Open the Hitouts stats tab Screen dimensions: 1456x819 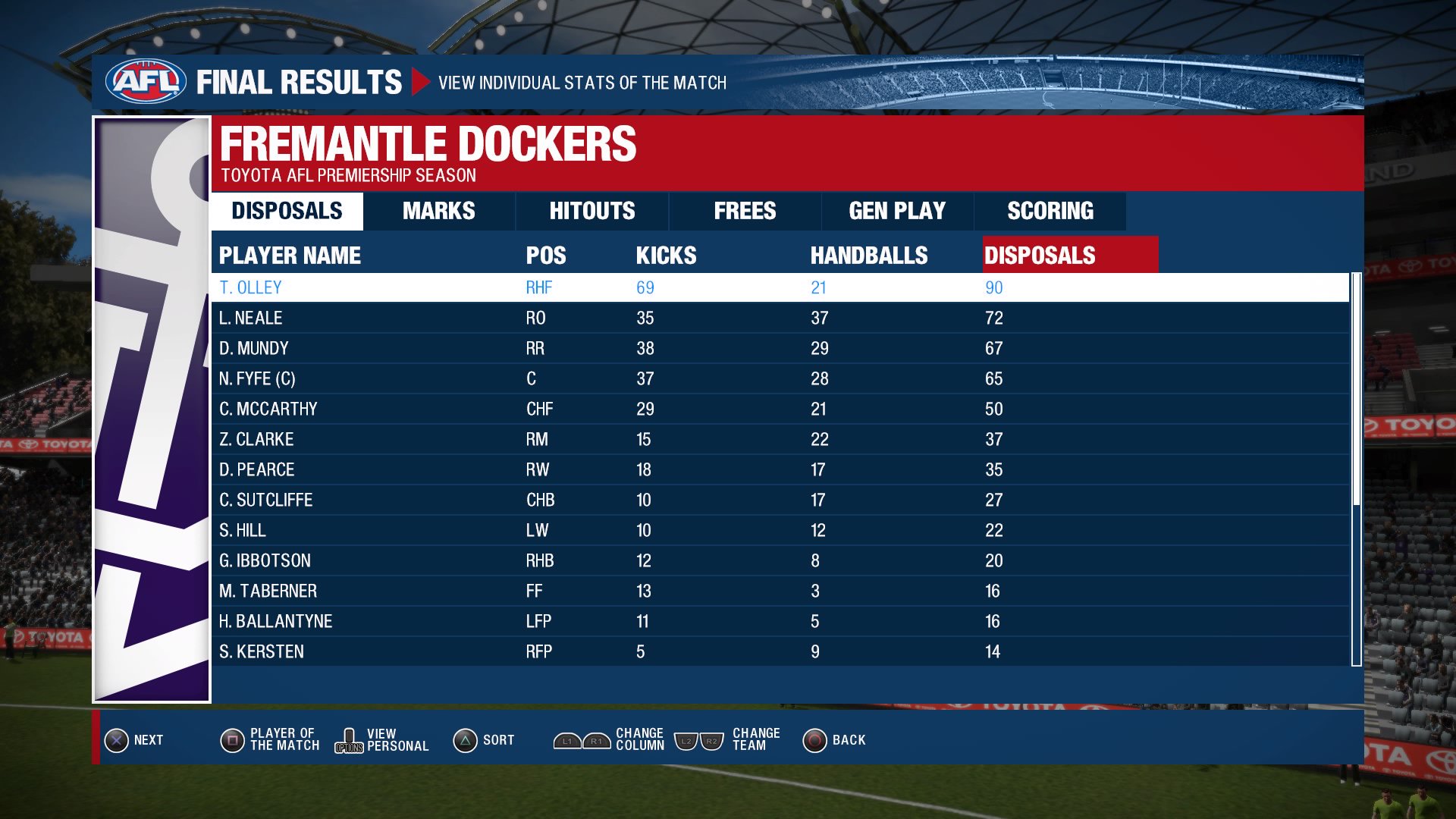[592, 211]
